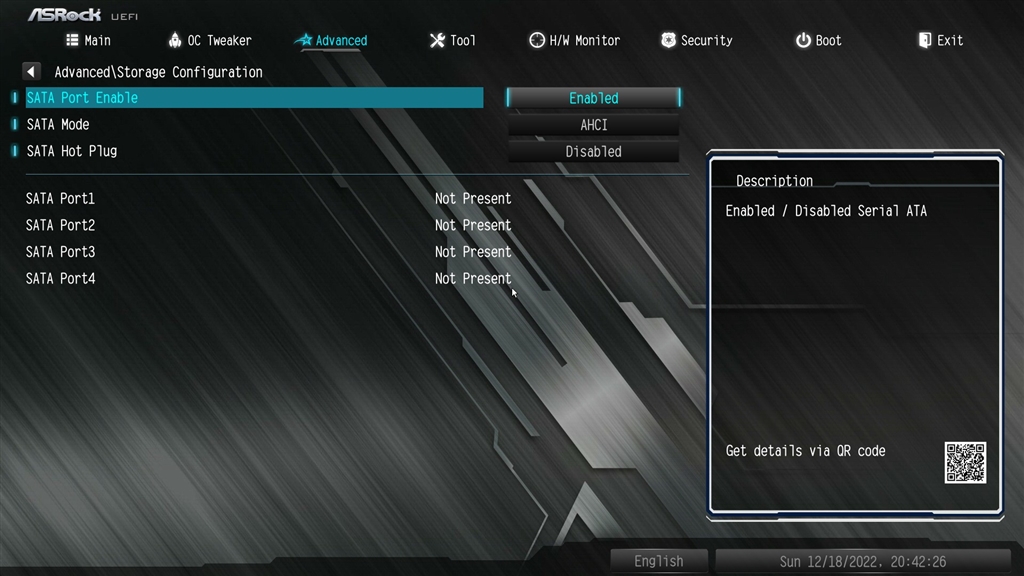This screenshot has width=1024, height=576.
Task: Open the H/W Monitor tab
Action: (x=574, y=40)
